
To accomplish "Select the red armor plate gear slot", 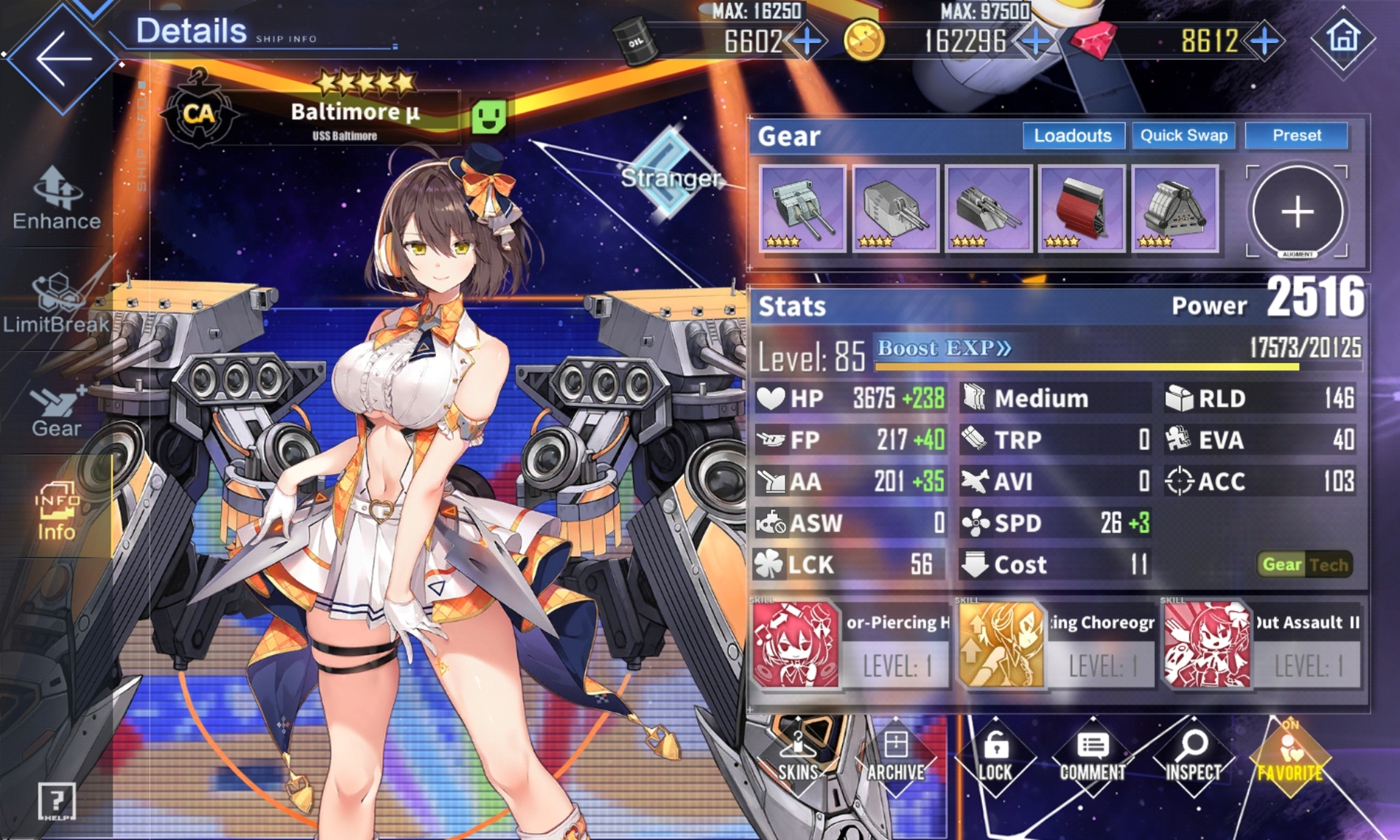I will (x=1081, y=209).
